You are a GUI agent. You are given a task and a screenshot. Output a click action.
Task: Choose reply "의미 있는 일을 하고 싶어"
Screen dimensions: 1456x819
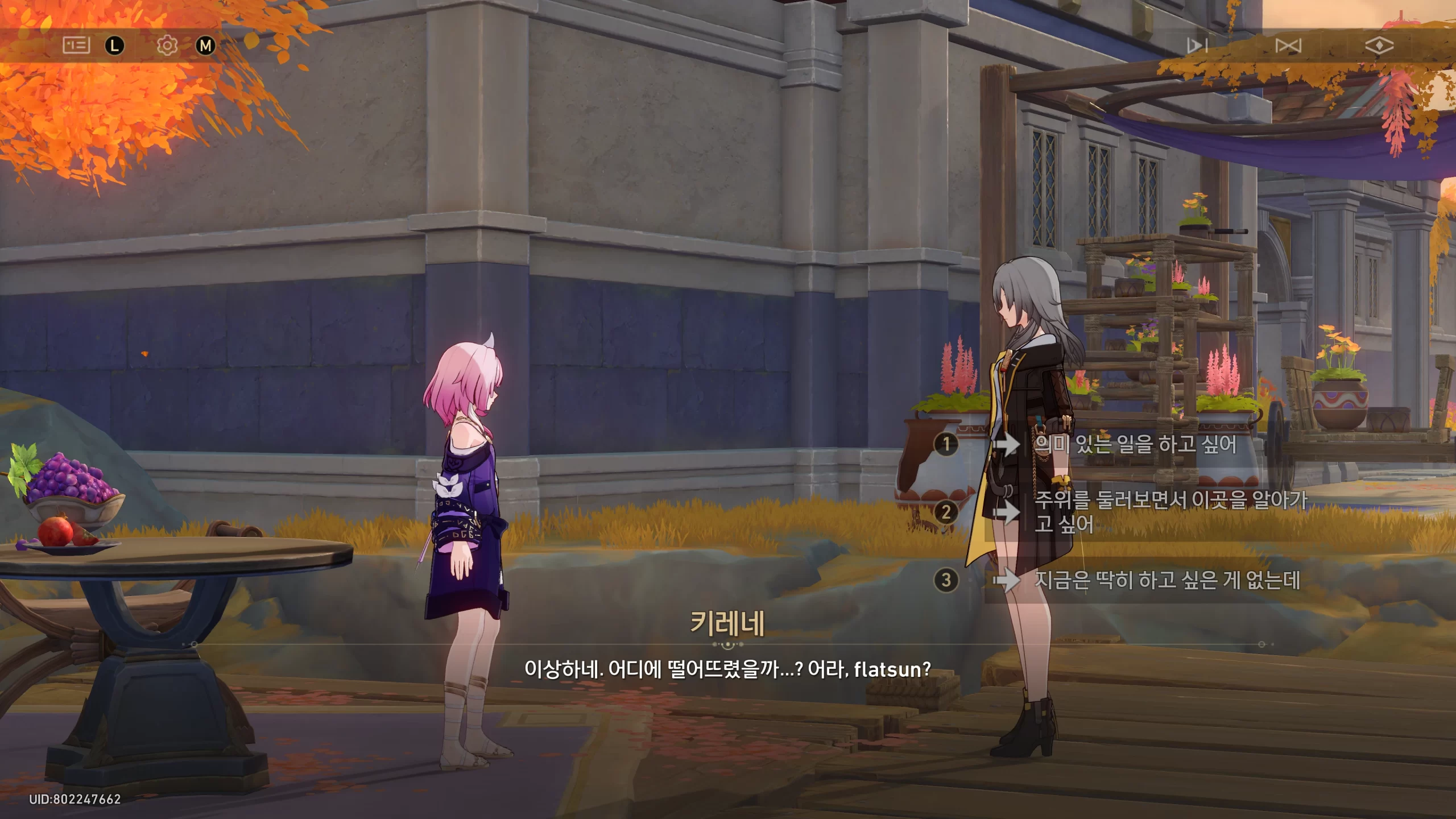pos(1135,444)
